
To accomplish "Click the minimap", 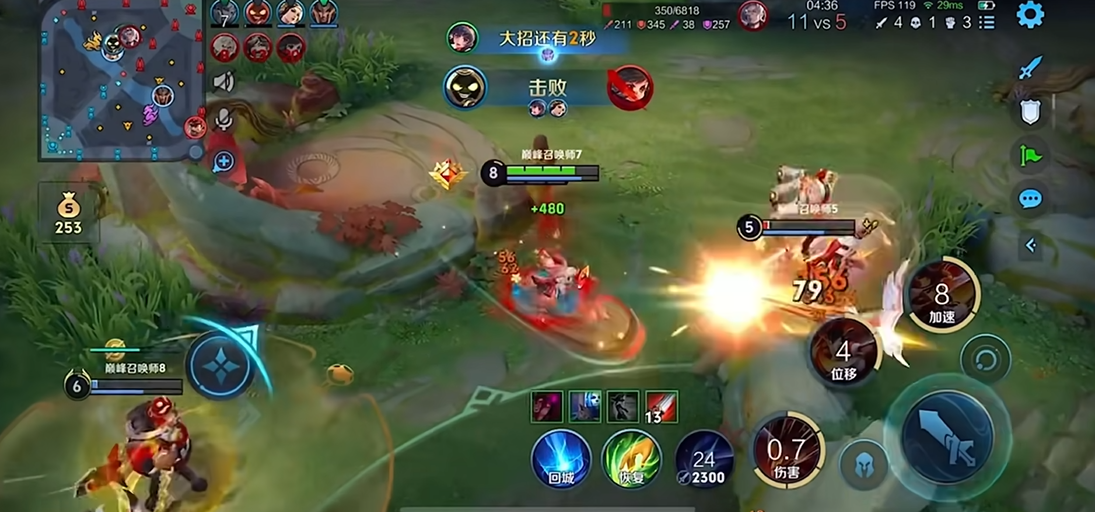I will (x=121, y=80).
